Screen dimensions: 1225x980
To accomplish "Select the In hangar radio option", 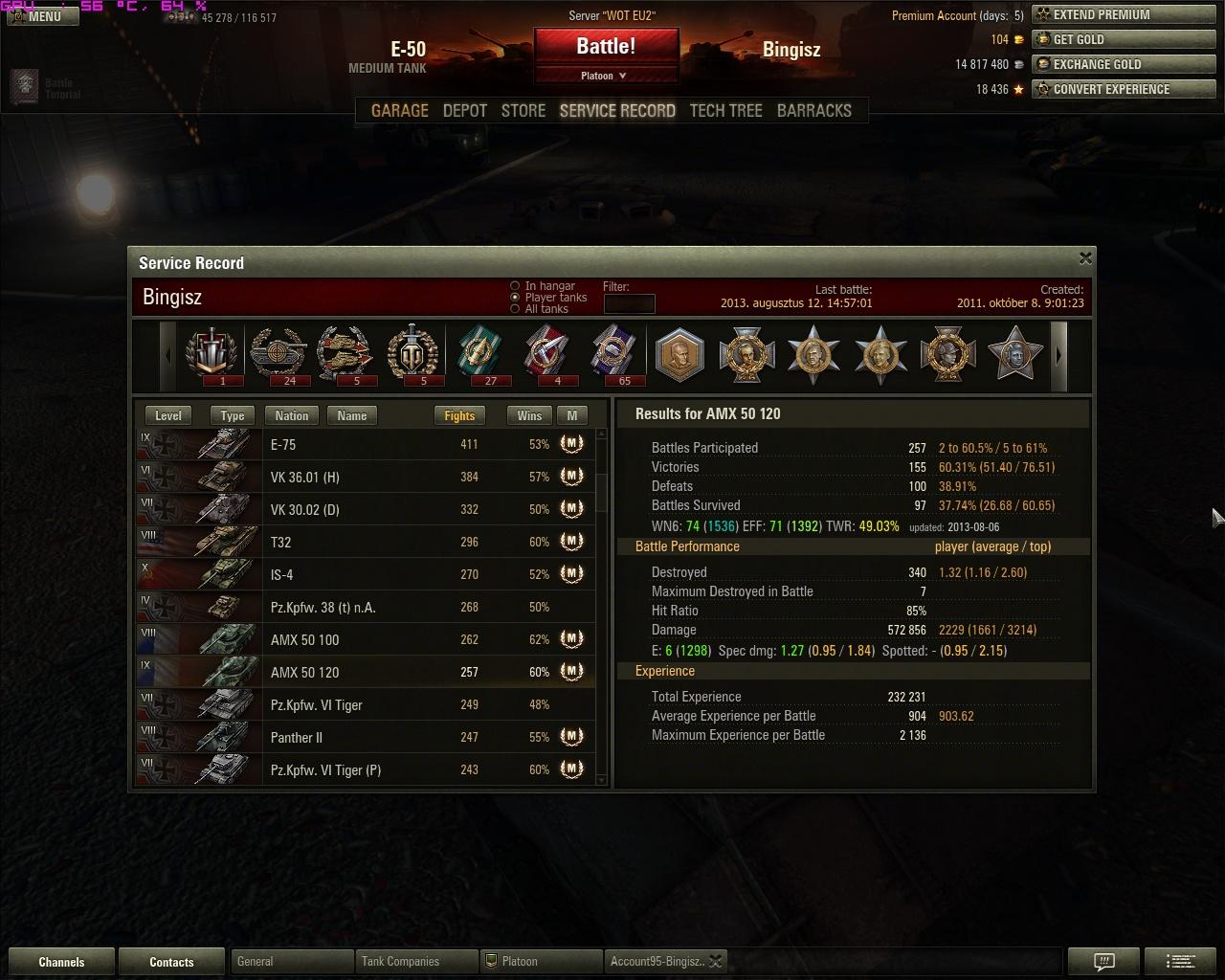I will [515, 286].
